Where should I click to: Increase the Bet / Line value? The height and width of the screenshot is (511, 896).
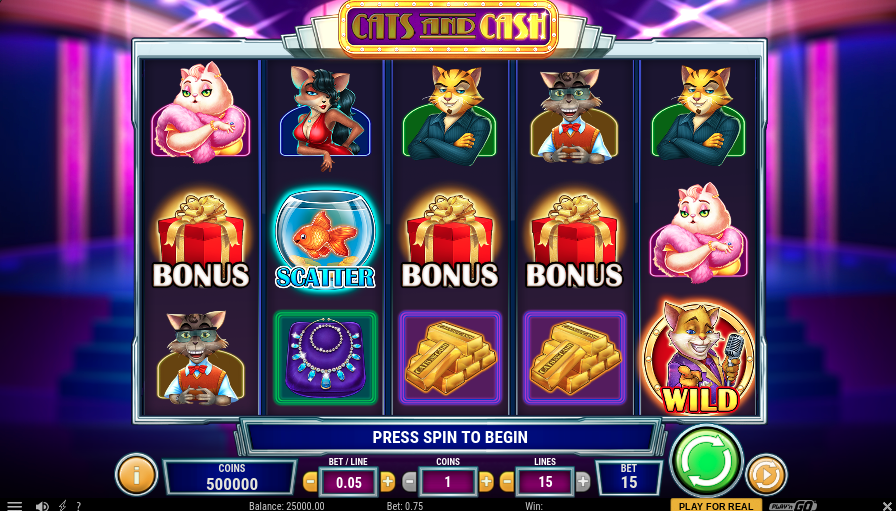[388, 482]
